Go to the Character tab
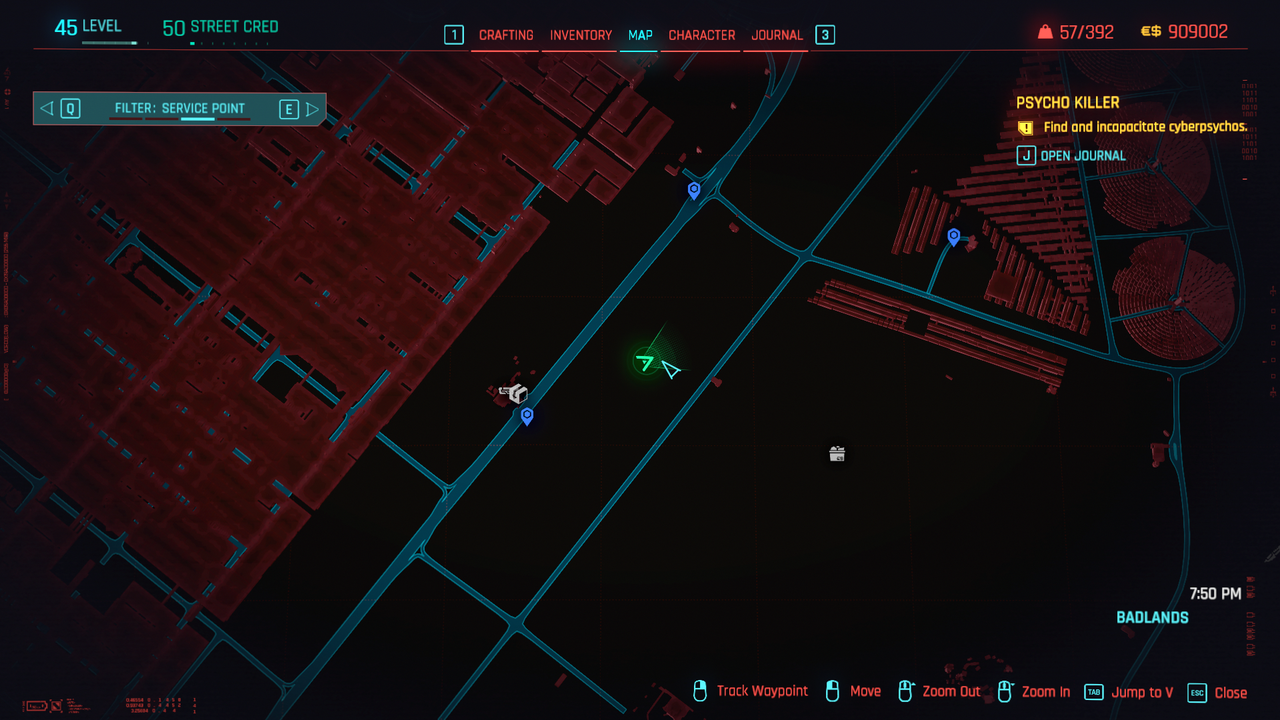Image resolution: width=1280 pixels, height=720 pixels. coord(701,35)
